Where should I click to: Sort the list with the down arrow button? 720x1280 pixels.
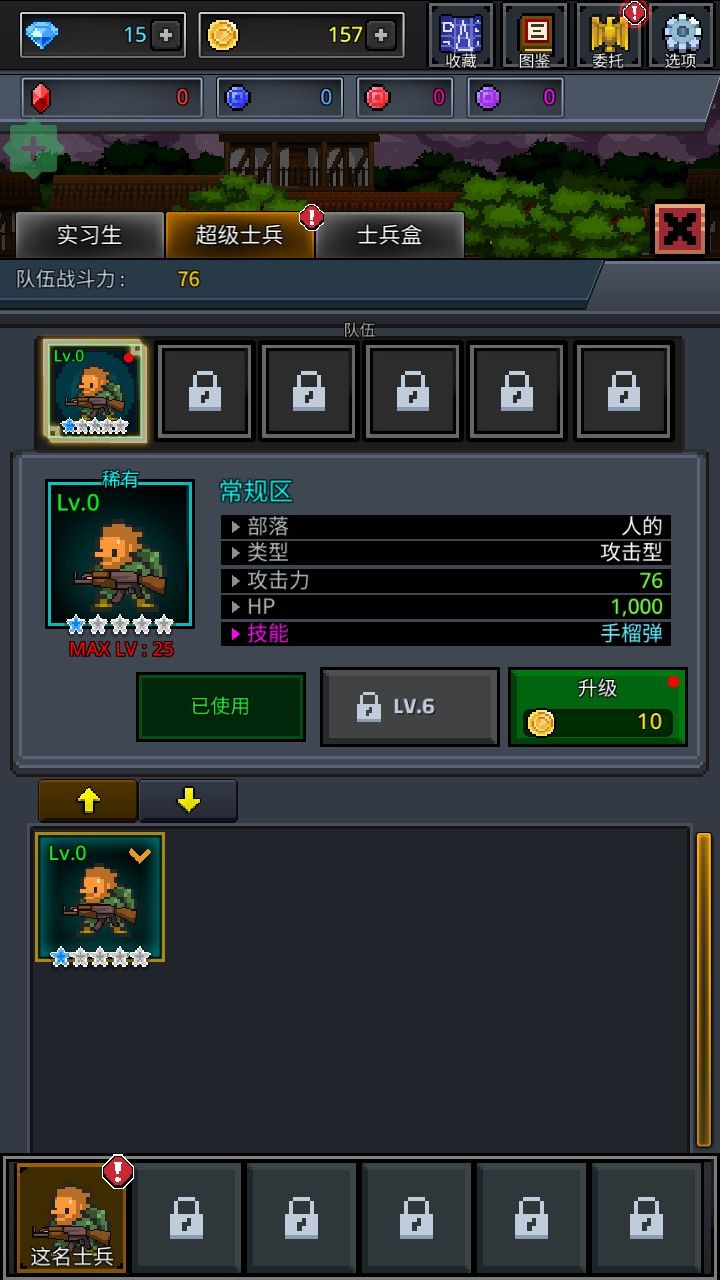(x=188, y=800)
